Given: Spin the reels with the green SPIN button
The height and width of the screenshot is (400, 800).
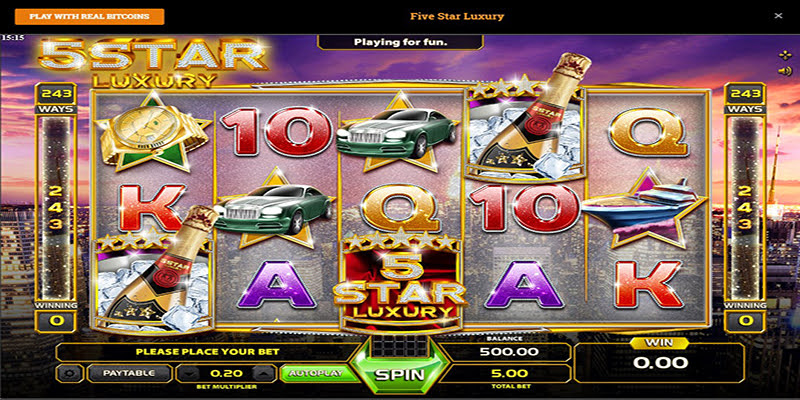Looking at the screenshot, I should 399,377.
